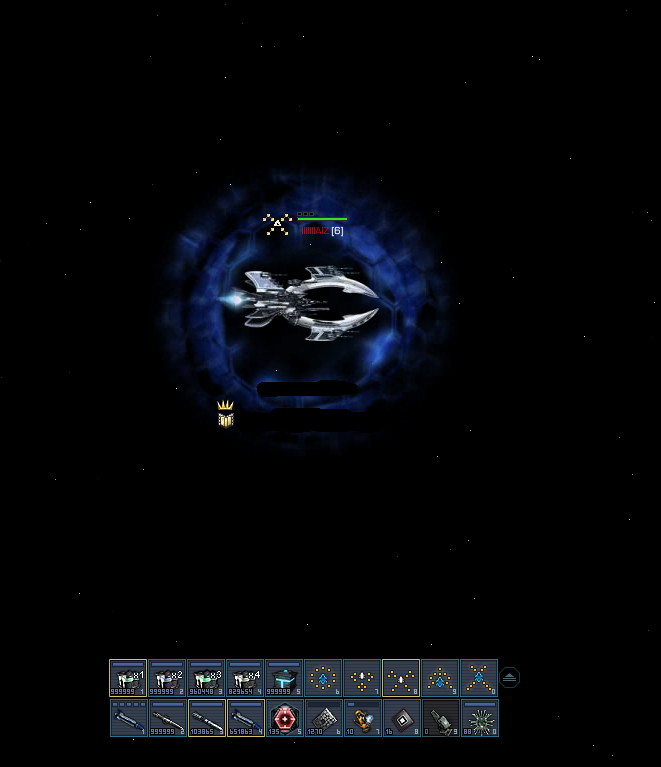Activate the red hexagon item slot
Viewport: 661px width, 767px height.
(284, 717)
